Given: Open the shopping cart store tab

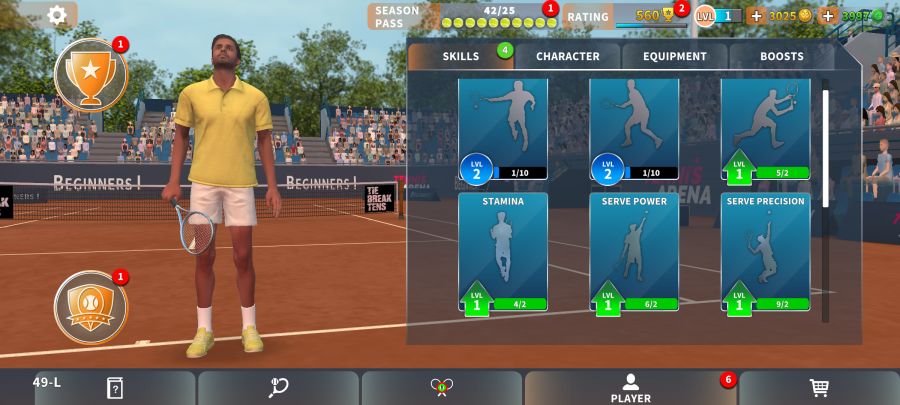Looking at the screenshot, I should click(818, 388).
